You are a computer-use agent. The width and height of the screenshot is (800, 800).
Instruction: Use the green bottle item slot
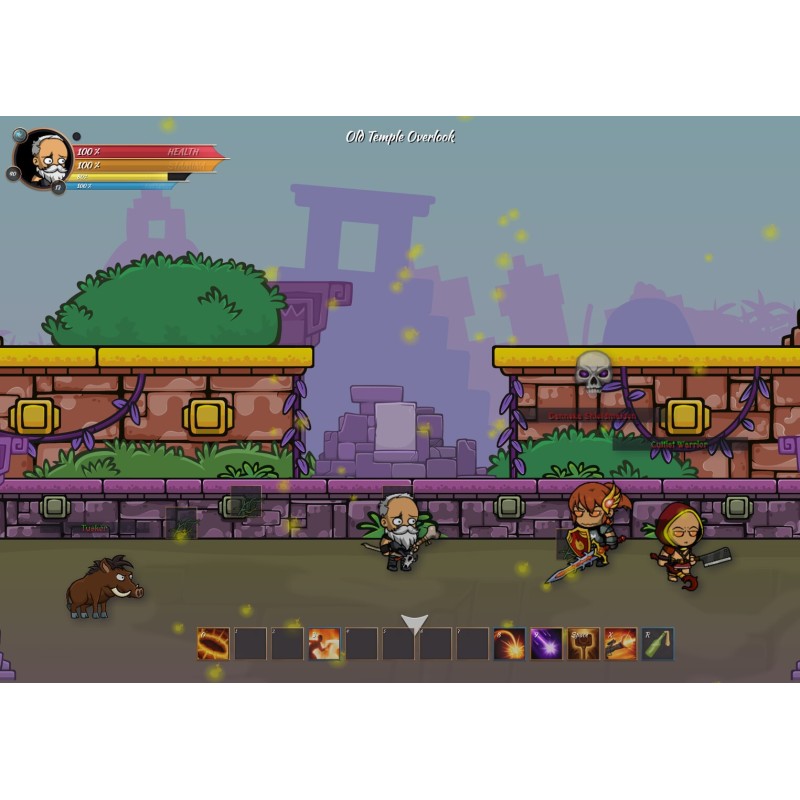pyautogui.click(x=657, y=644)
